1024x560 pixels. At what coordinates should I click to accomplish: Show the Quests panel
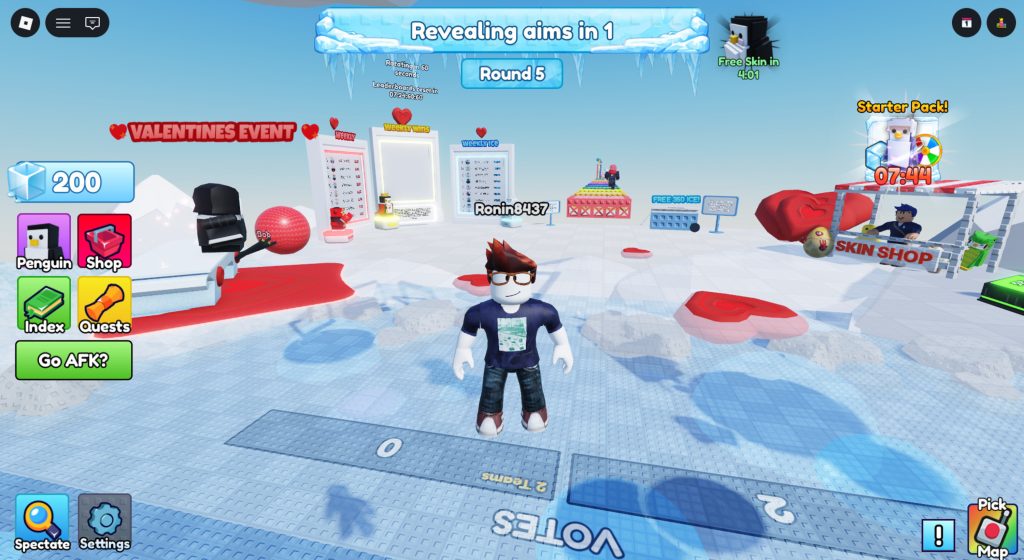[104, 304]
